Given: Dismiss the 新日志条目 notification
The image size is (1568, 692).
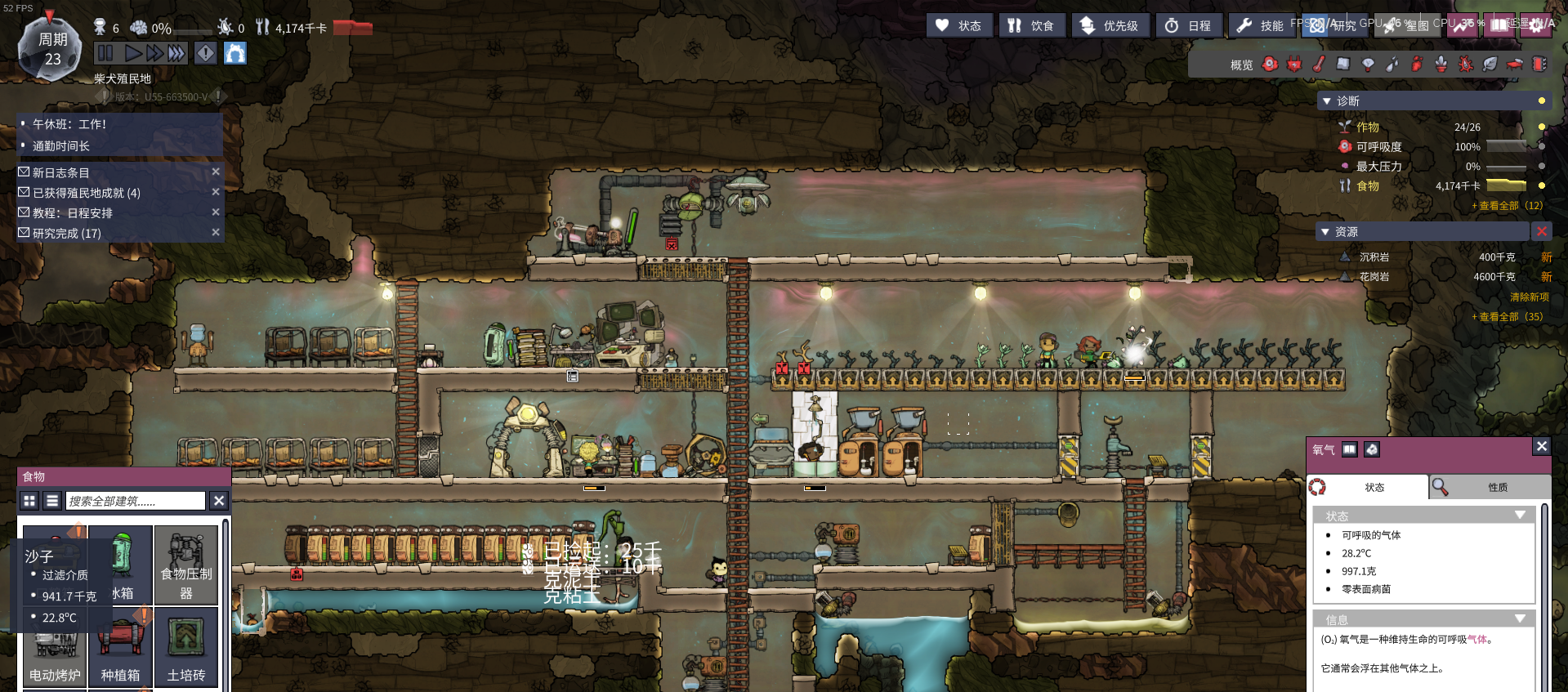Looking at the screenshot, I should [216, 172].
